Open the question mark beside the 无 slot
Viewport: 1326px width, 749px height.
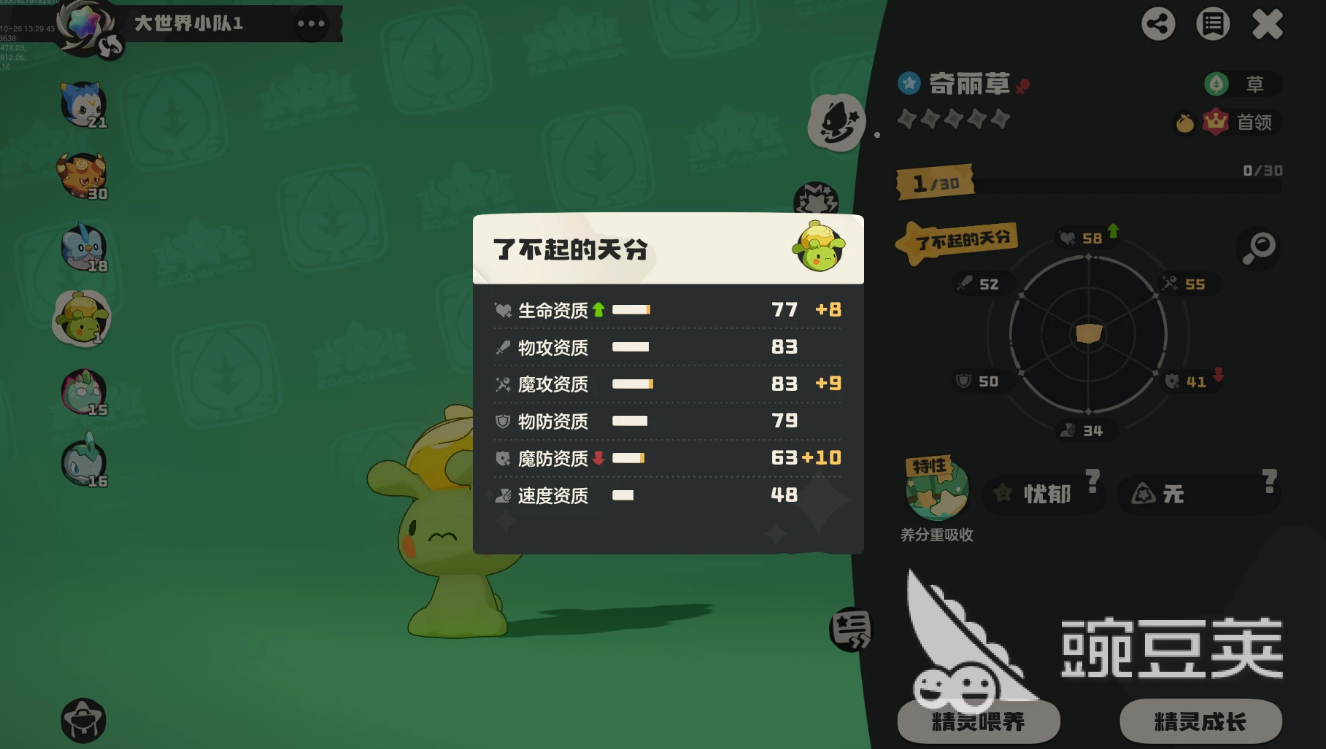(x=1270, y=480)
